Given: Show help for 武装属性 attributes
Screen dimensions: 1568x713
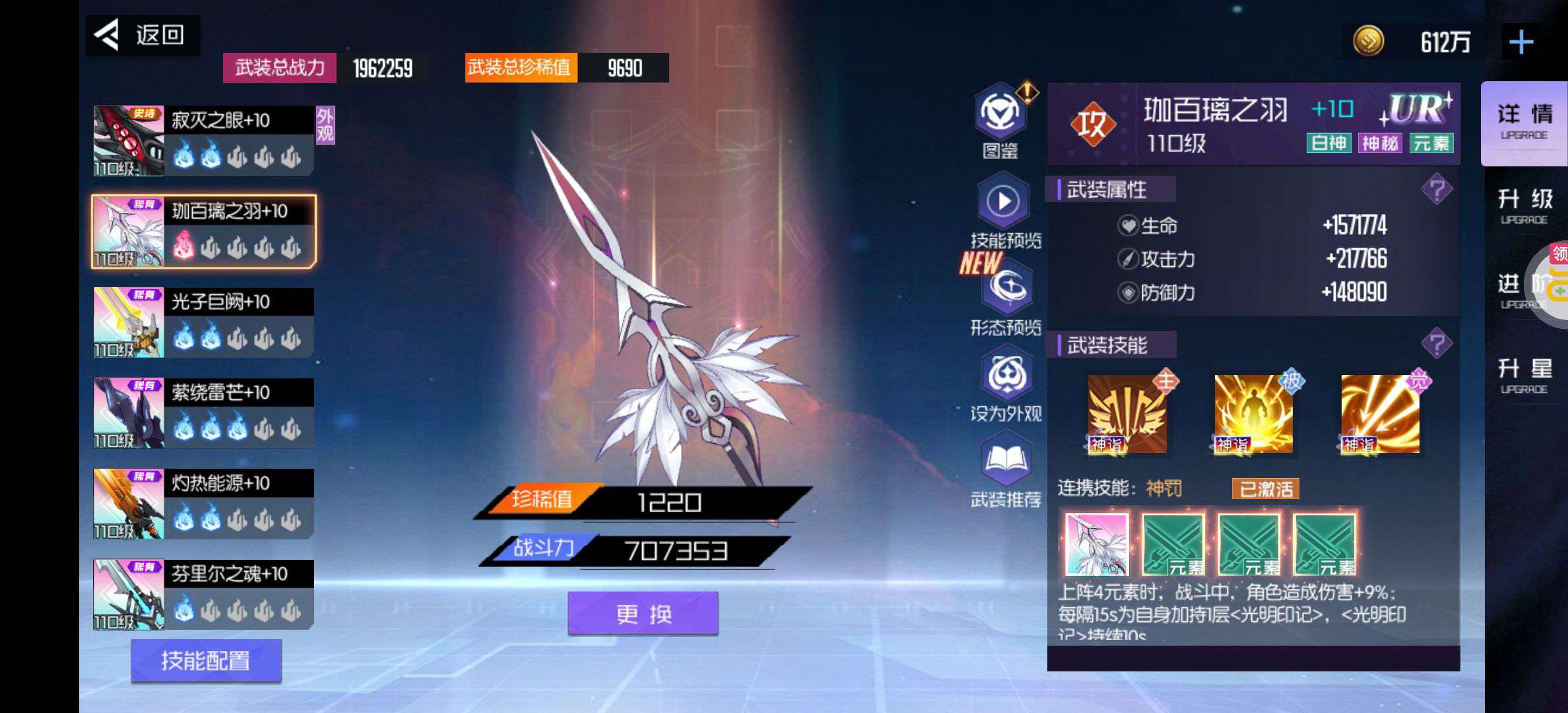Looking at the screenshot, I should 1437,190.
